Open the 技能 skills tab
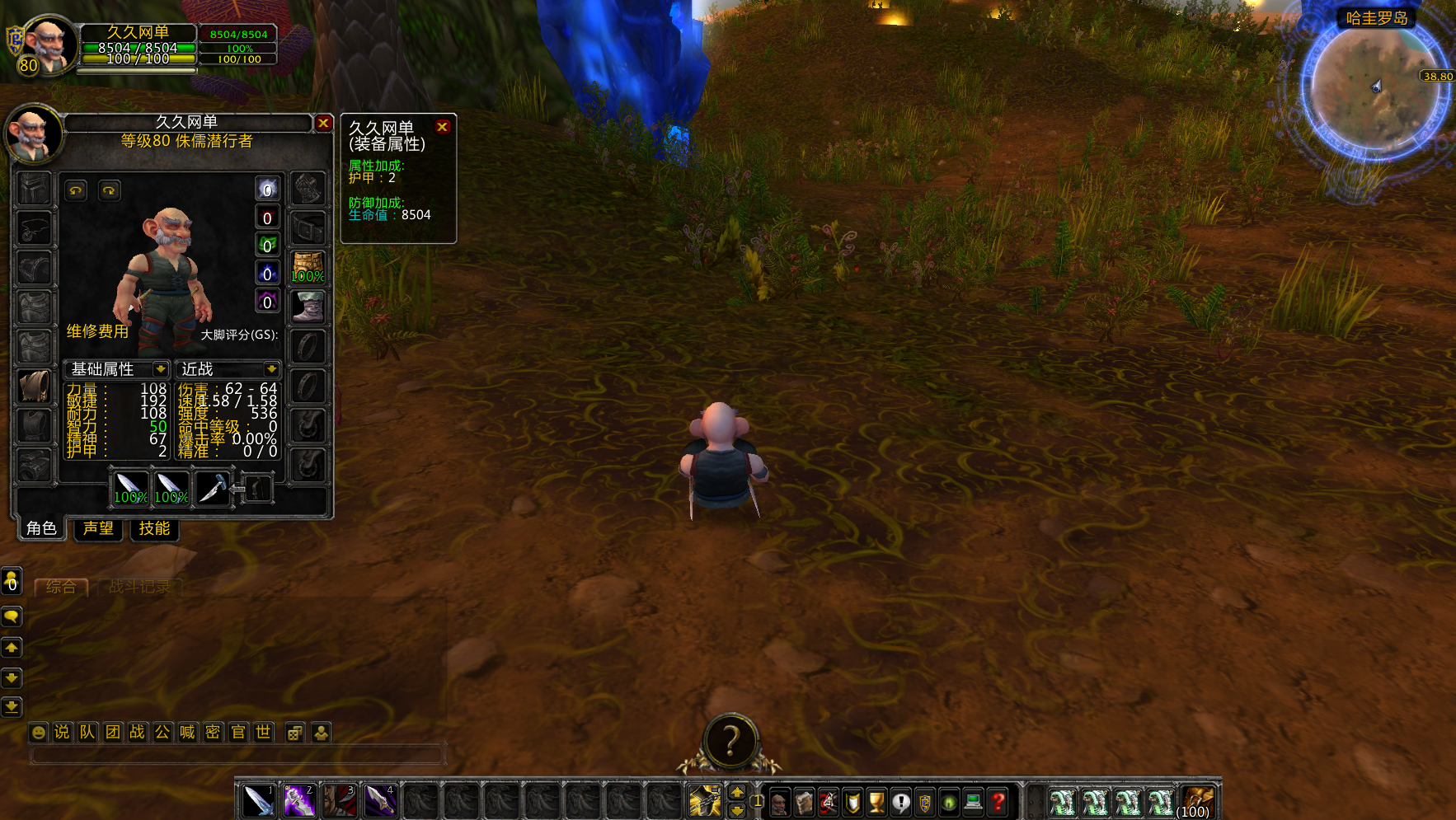Viewport: 1456px width, 820px height. tap(154, 528)
